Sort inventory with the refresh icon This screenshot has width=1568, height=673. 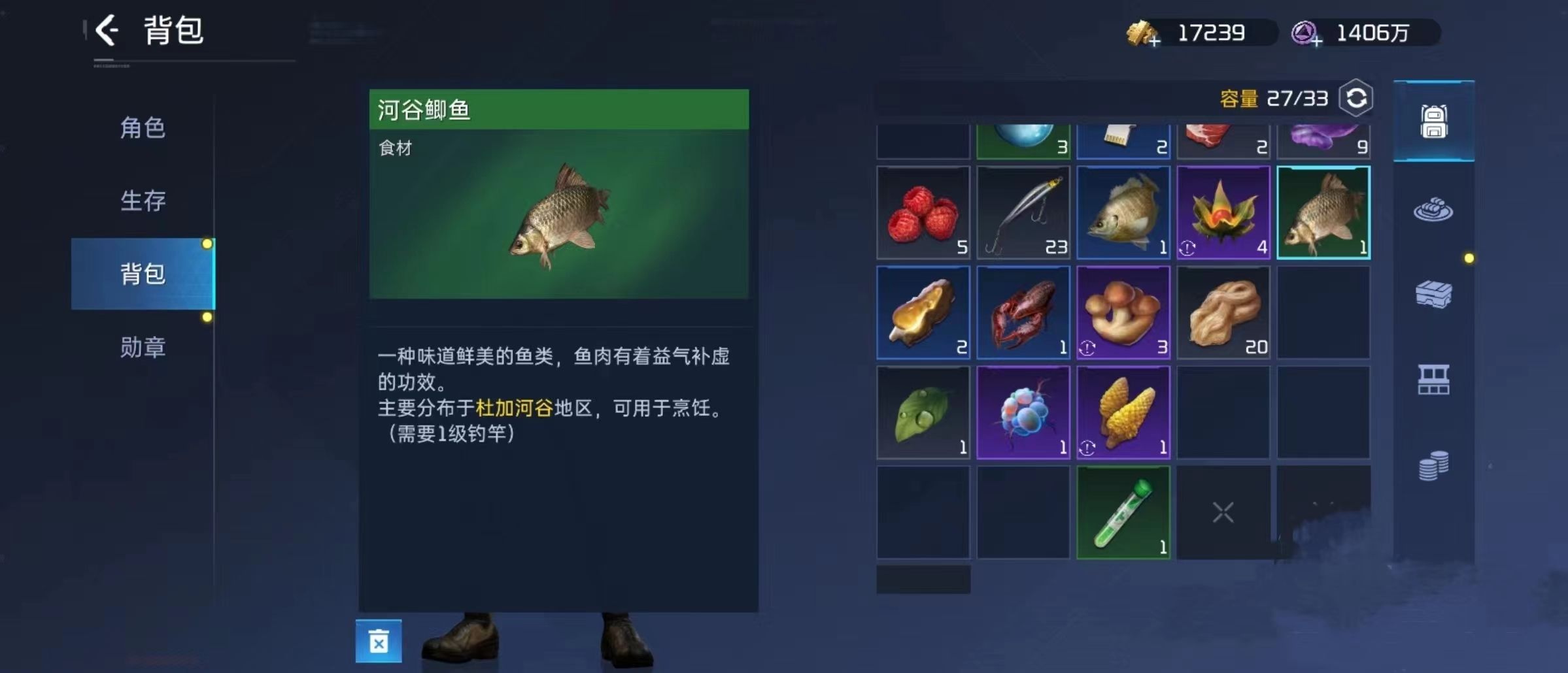click(x=1356, y=99)
